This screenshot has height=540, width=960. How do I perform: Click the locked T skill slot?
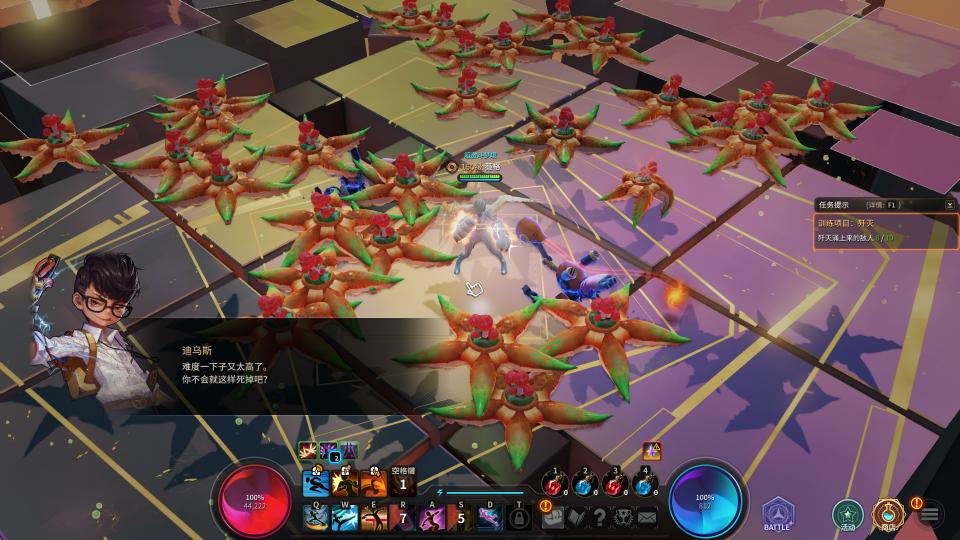[x=519, y=517]
